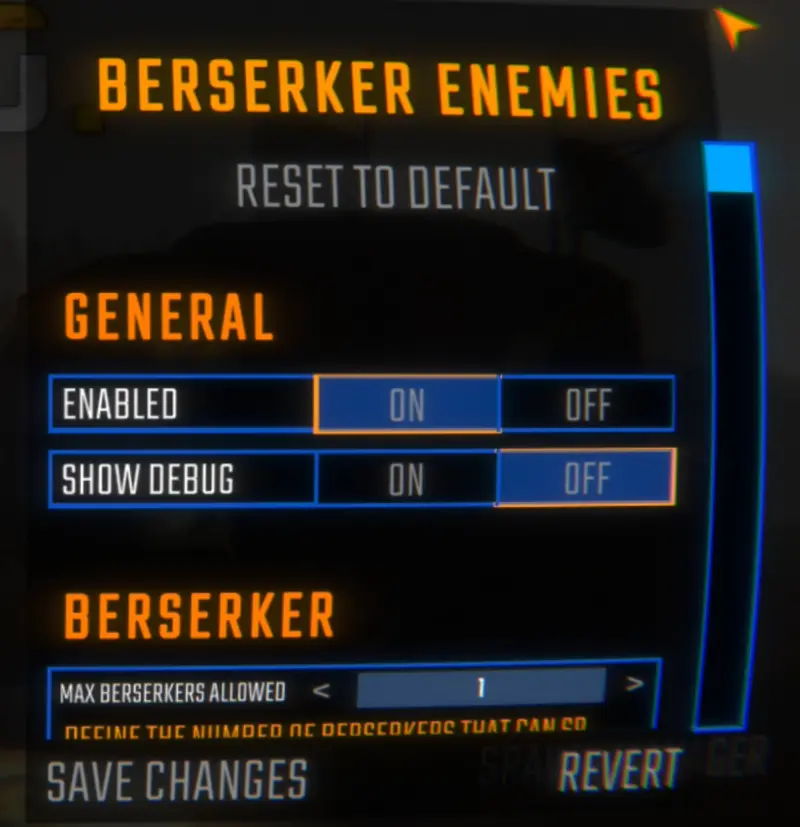
Task: Click the blue scrollbar handle
Action: pyautogui.click(x=729, y=167)
